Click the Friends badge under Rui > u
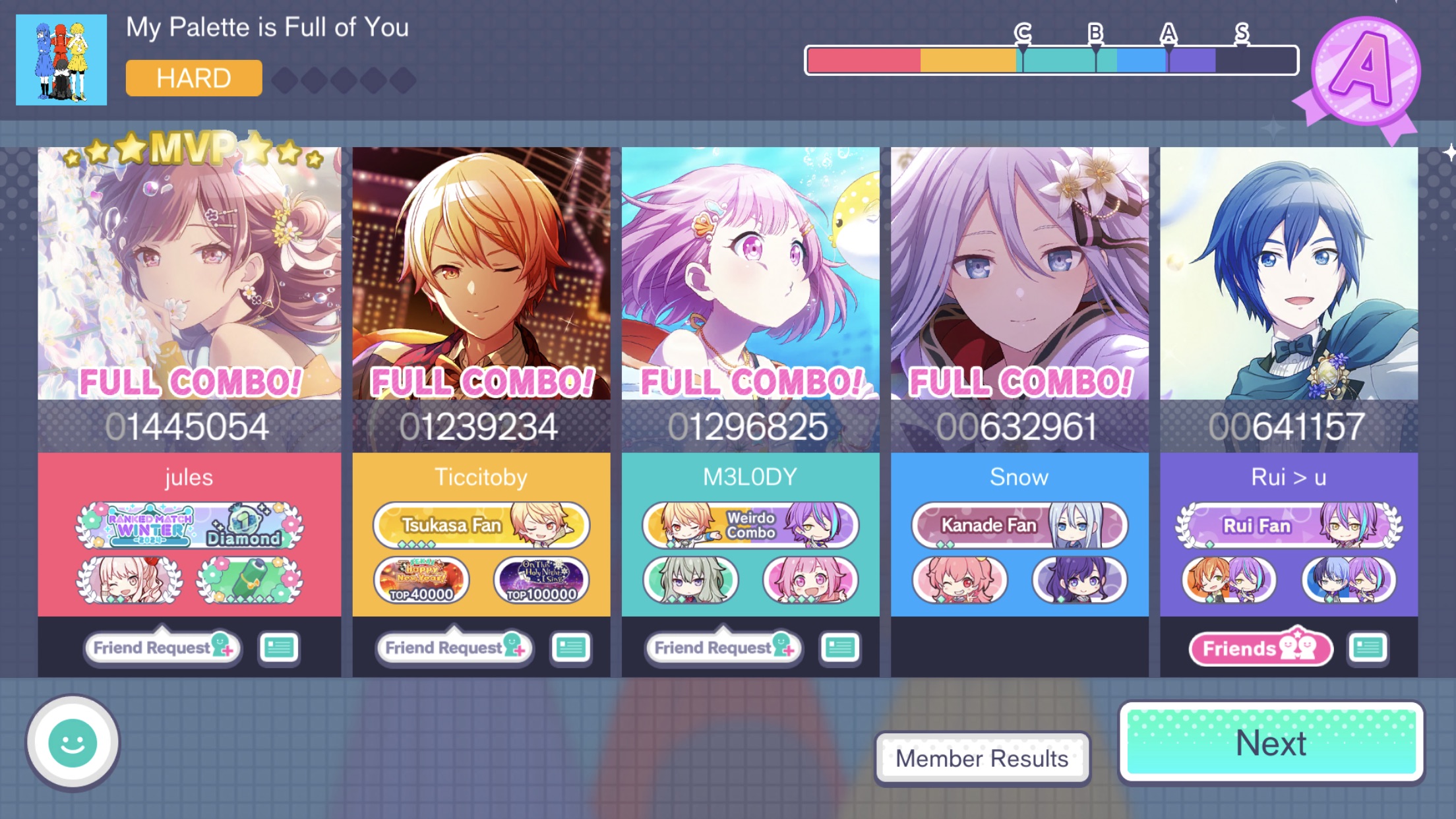Viewport: 1456px width, 819px height. click(x=1259, y=648)
